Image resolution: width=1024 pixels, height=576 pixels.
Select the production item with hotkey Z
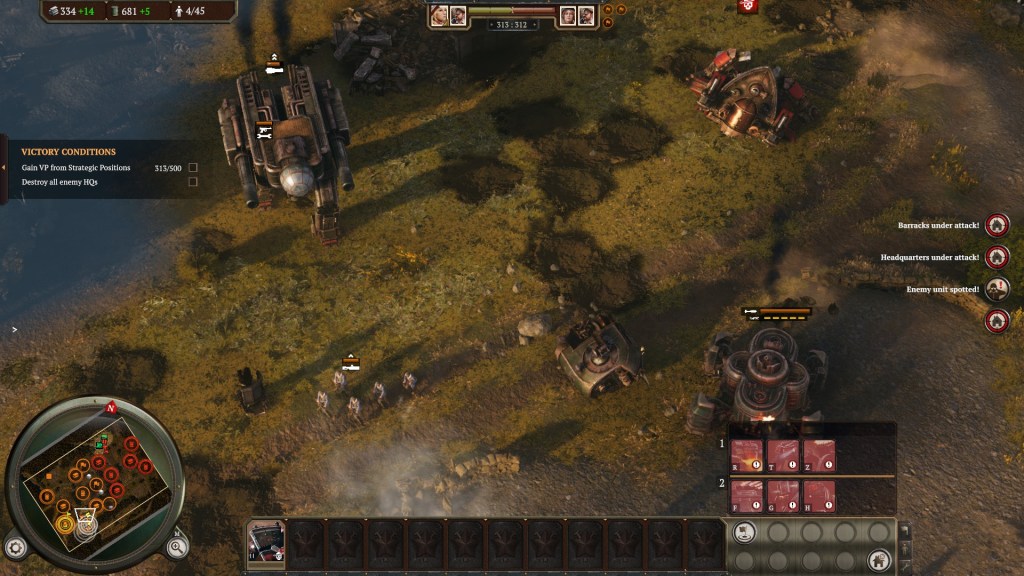coord(819,456)
